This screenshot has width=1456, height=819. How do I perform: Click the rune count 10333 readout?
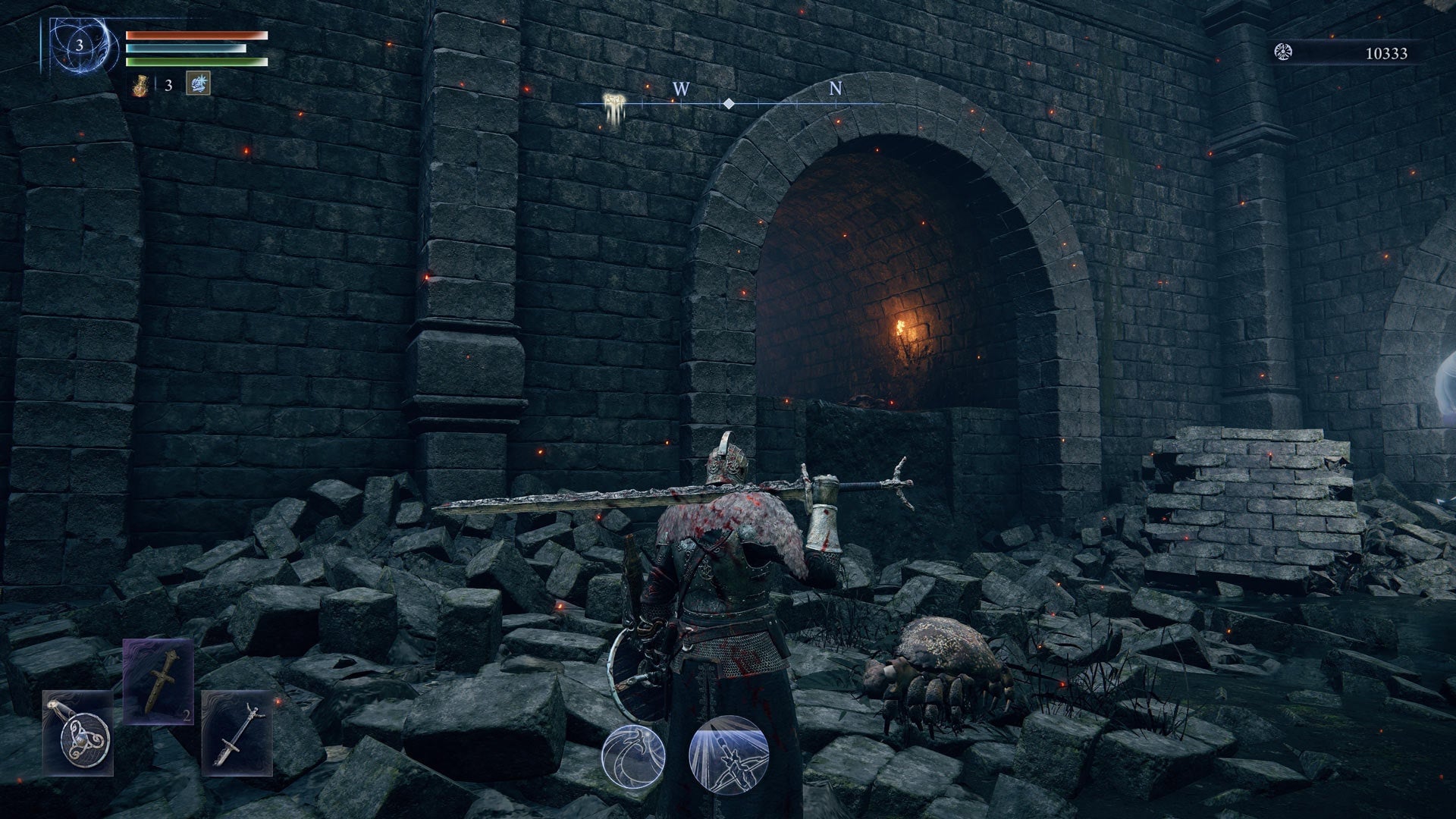point(1385,52)
